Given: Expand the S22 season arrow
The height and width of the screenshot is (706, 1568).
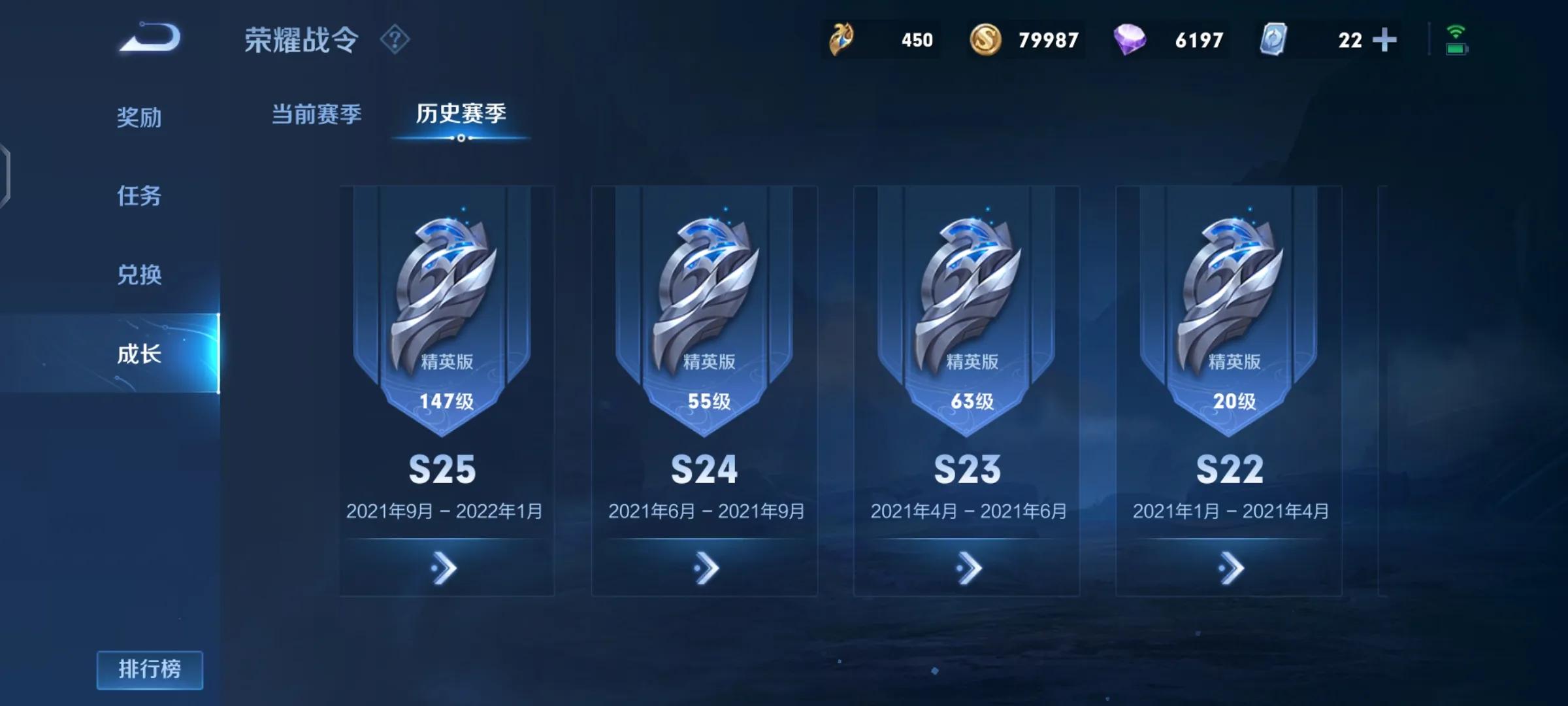Looking at the screenshot, I should (1231, 567).
